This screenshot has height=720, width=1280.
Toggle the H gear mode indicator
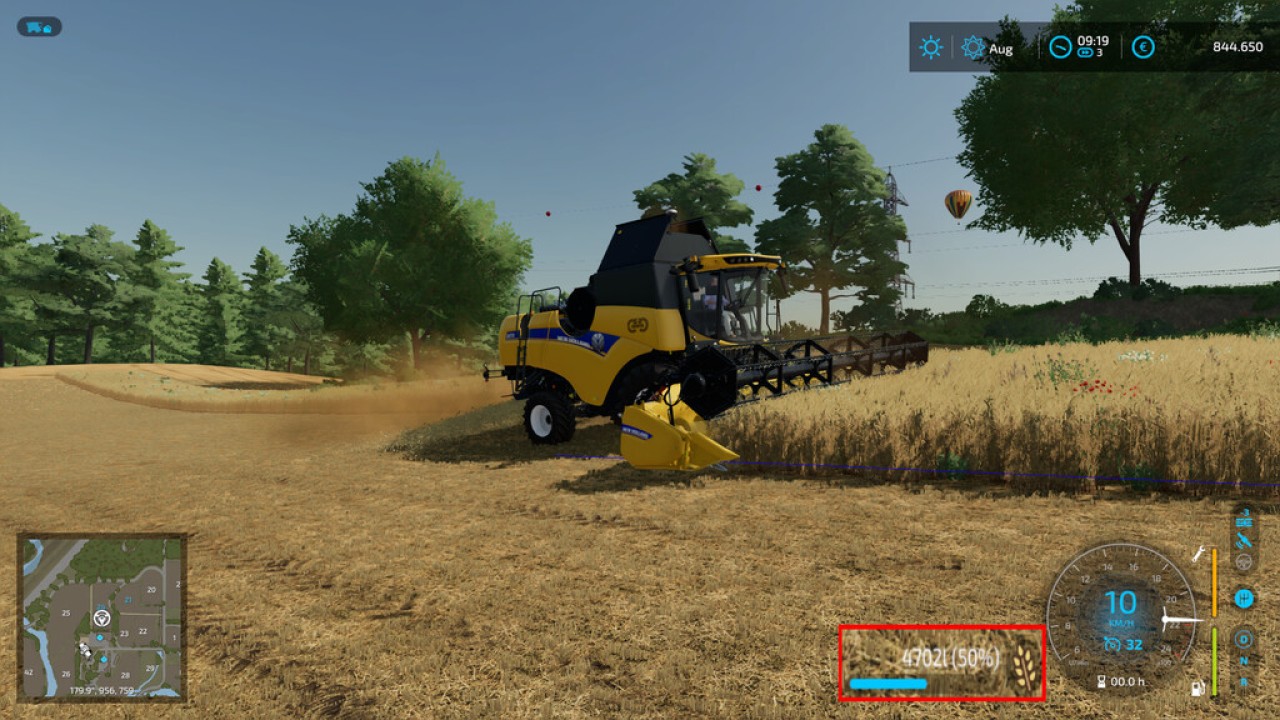1243,596
